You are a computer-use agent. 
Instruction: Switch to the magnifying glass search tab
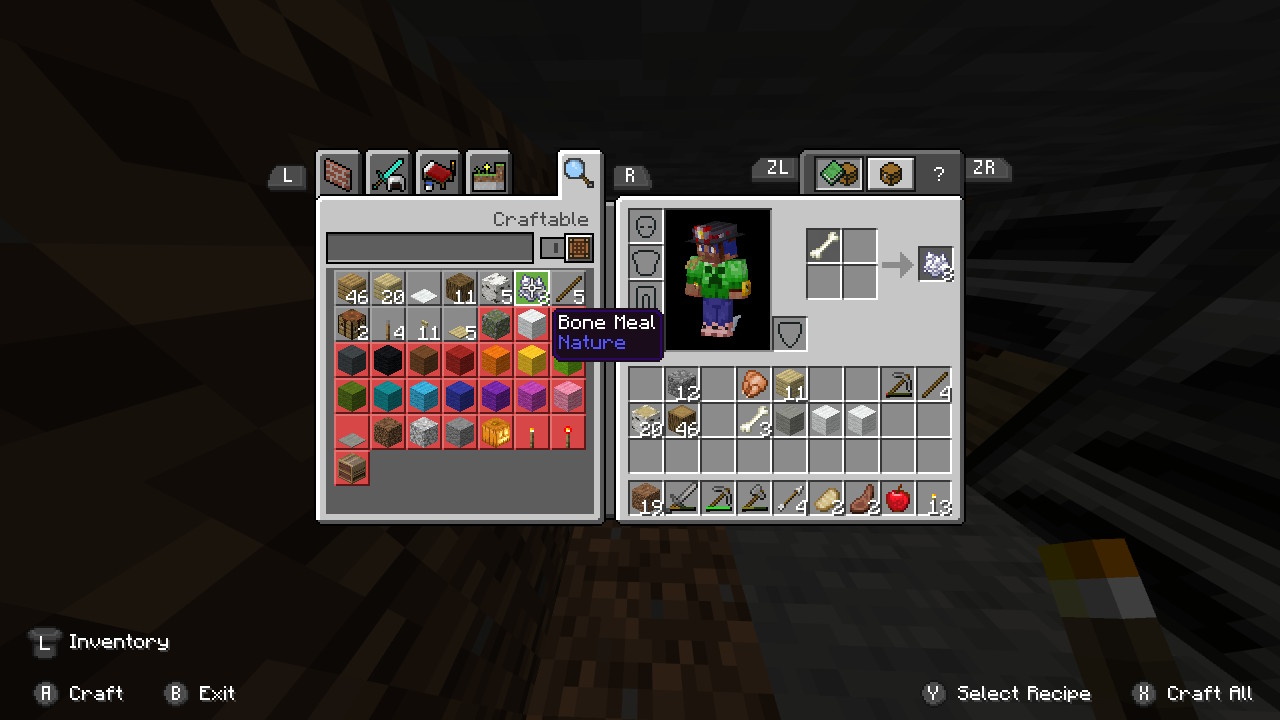pos(579,173)
